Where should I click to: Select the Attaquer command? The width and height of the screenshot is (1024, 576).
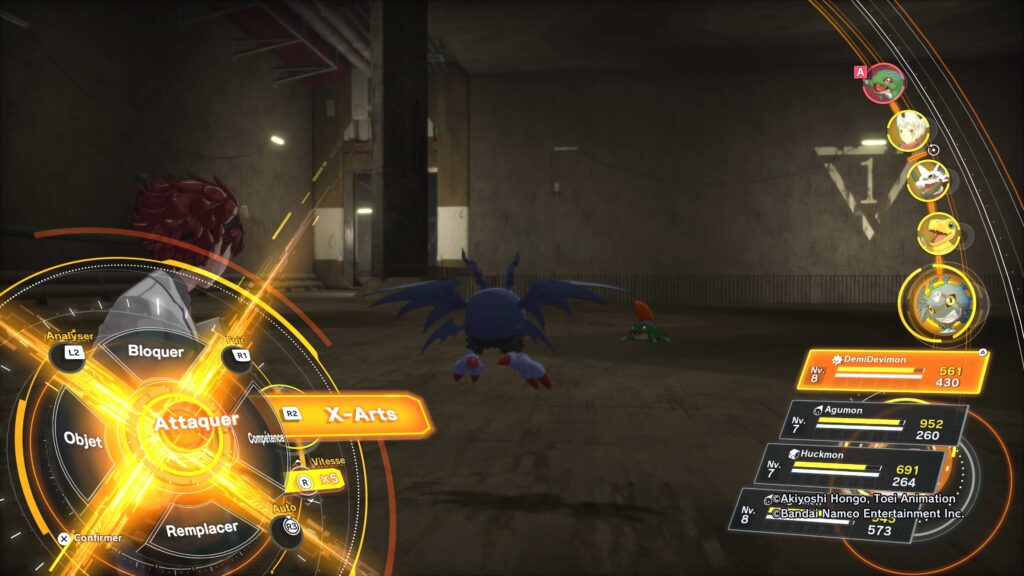click(x=196, y=423)
